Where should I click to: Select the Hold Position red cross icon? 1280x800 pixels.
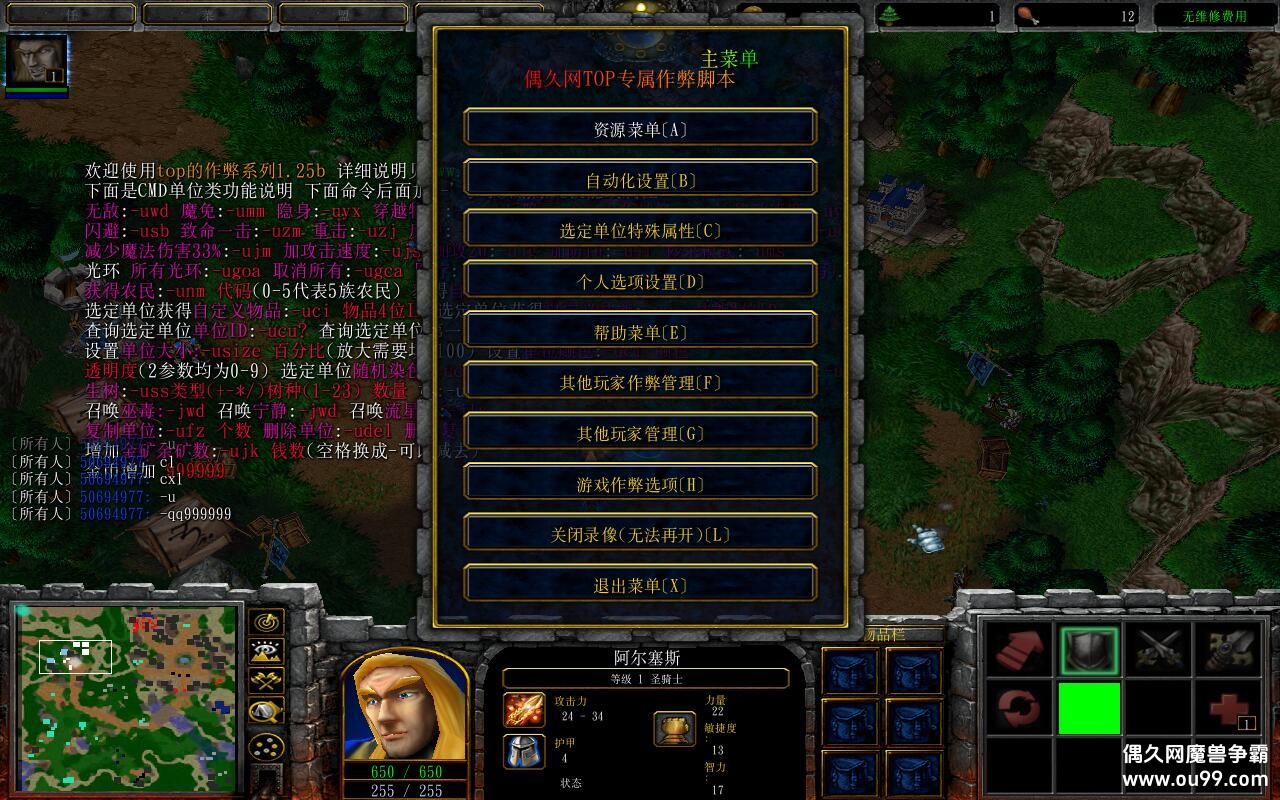1229,709
